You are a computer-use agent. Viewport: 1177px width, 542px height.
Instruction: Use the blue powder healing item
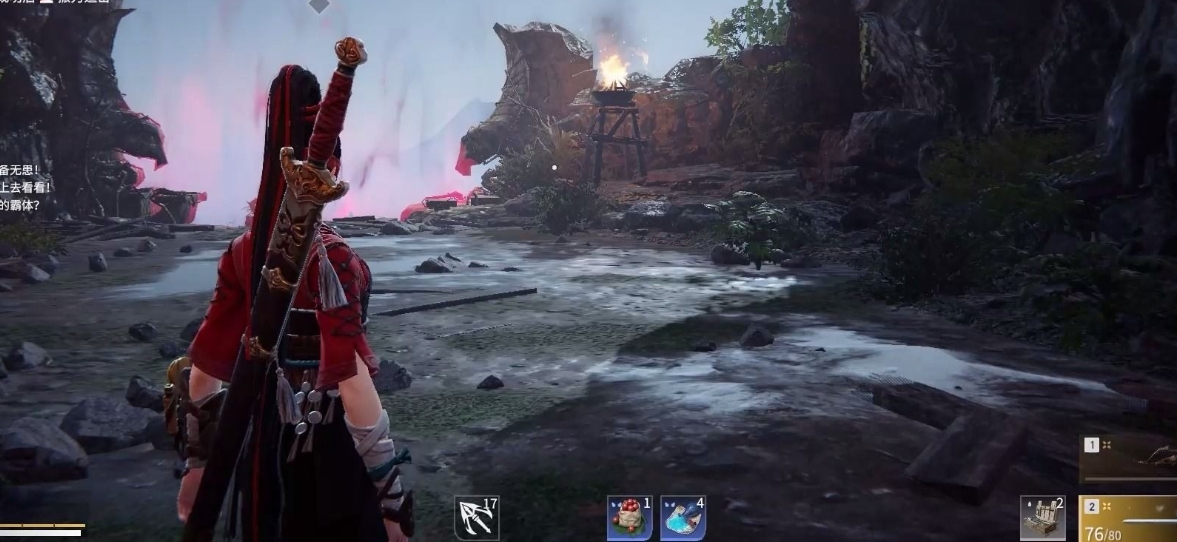683,518
